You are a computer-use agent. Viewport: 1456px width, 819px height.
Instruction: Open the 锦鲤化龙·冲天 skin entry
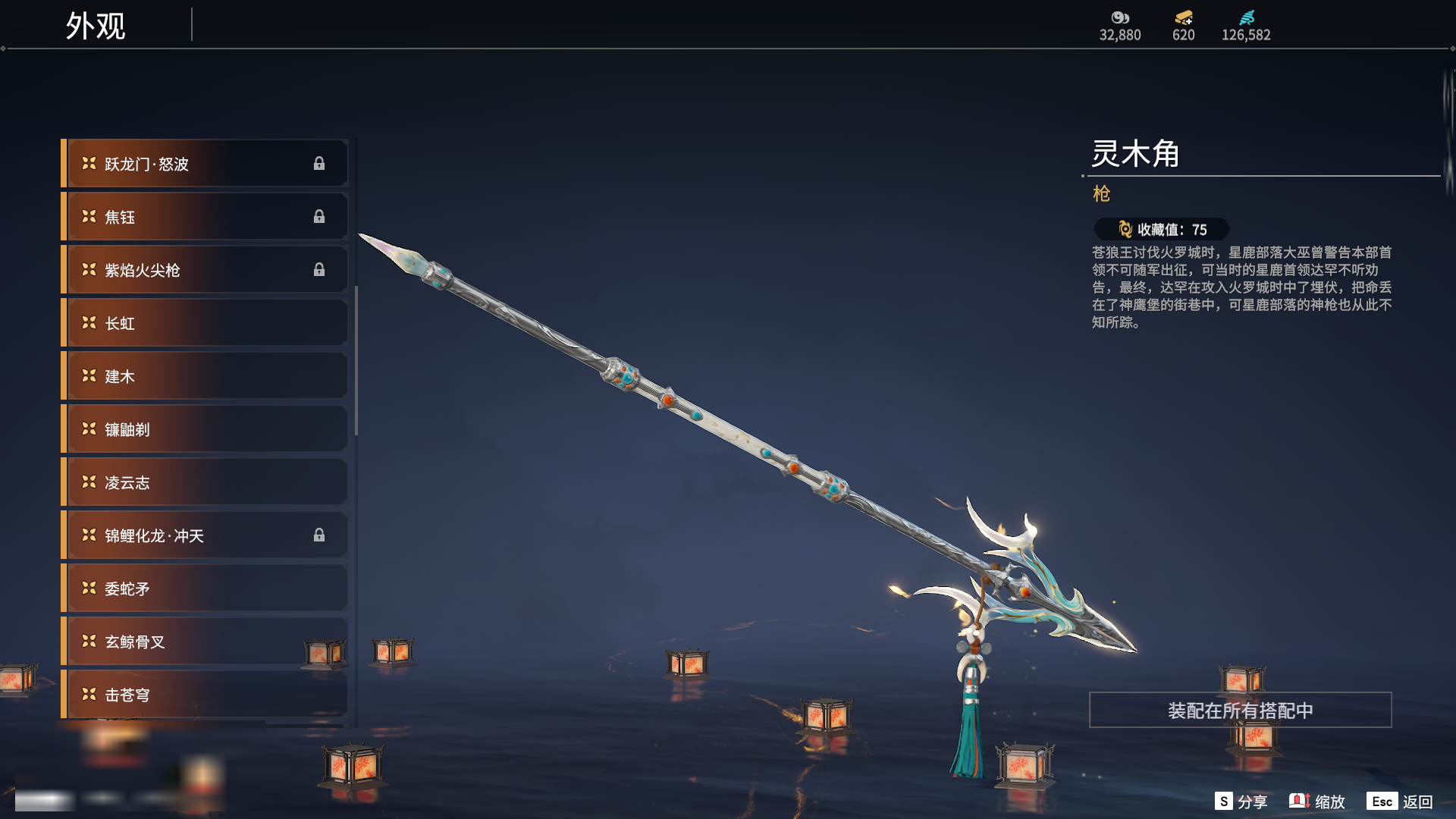205,535
